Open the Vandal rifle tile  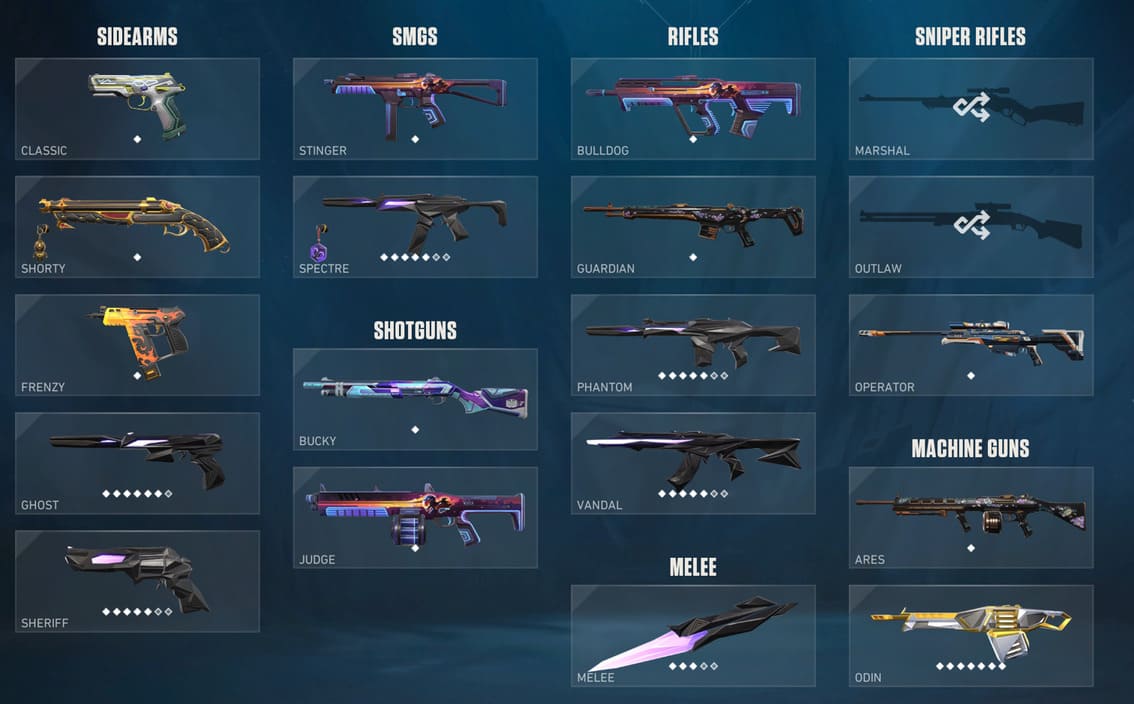pyautogui.click(x=693, y=462)
